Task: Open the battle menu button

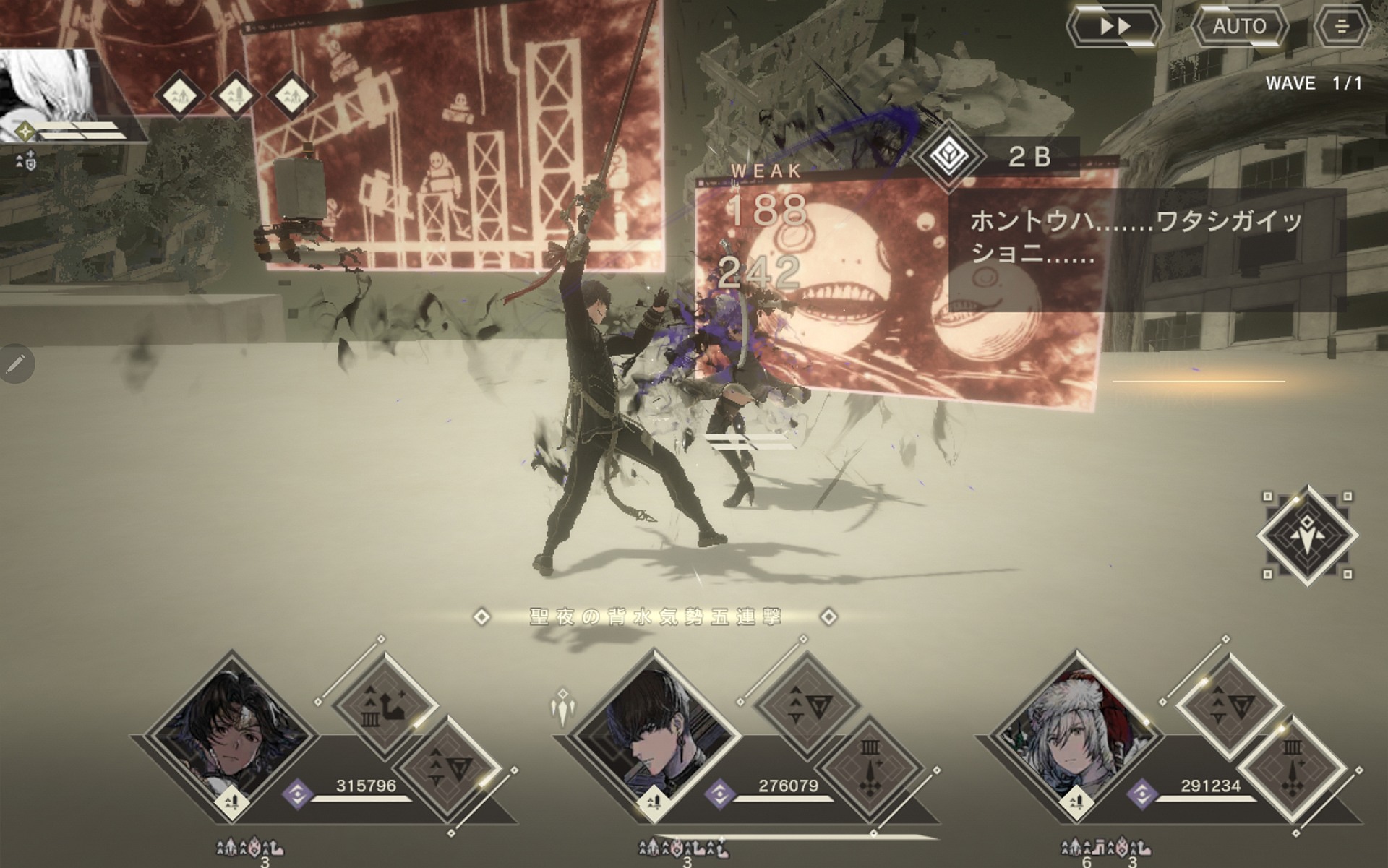Action: 1342,27
